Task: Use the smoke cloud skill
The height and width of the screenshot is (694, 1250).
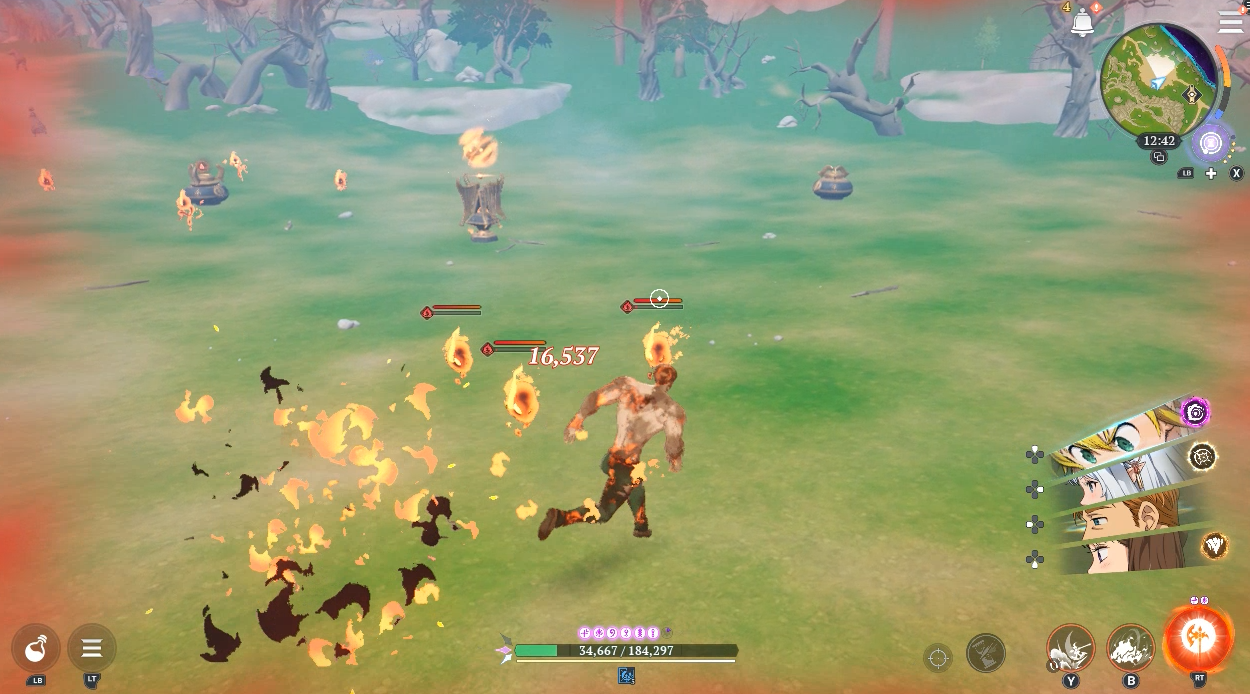Action: (x=1131, y=648)
